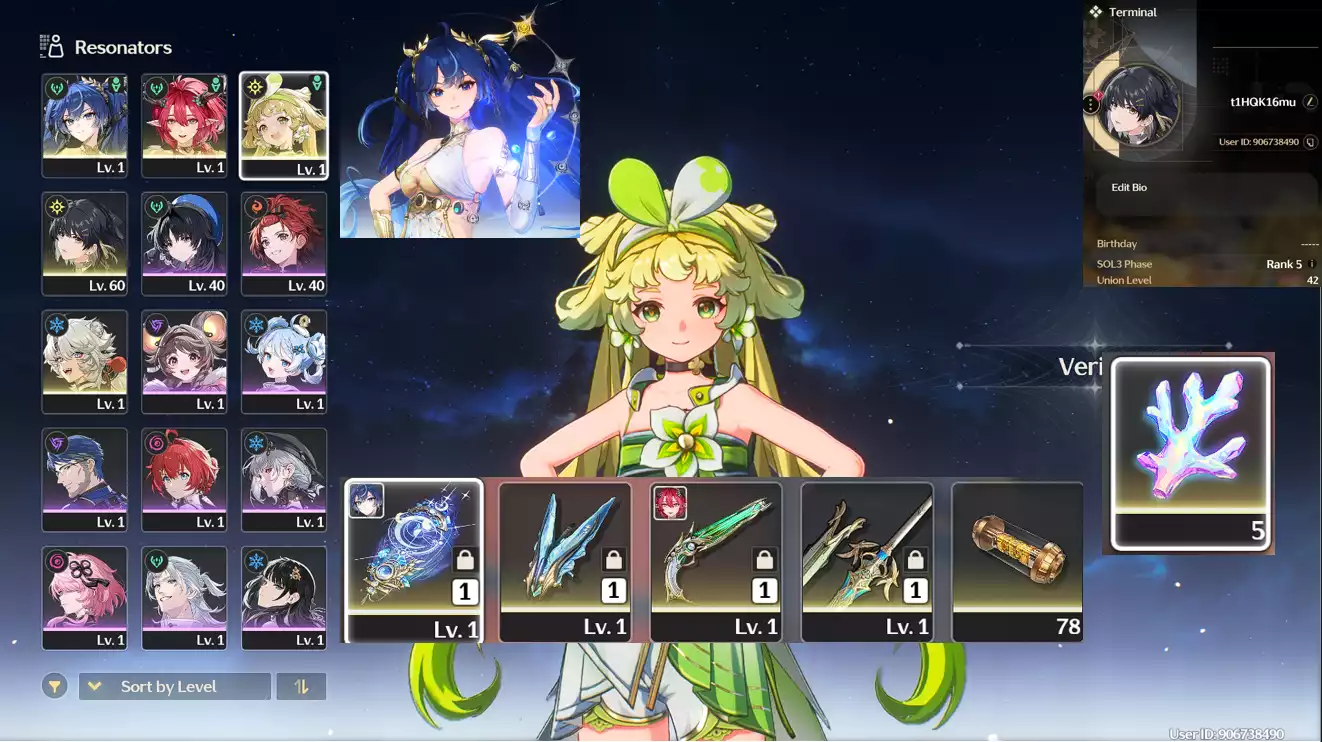Viewport: 1322px width, 742px height.
Task: Pick the white-haired resonator with animal ears
Action: 85,361
